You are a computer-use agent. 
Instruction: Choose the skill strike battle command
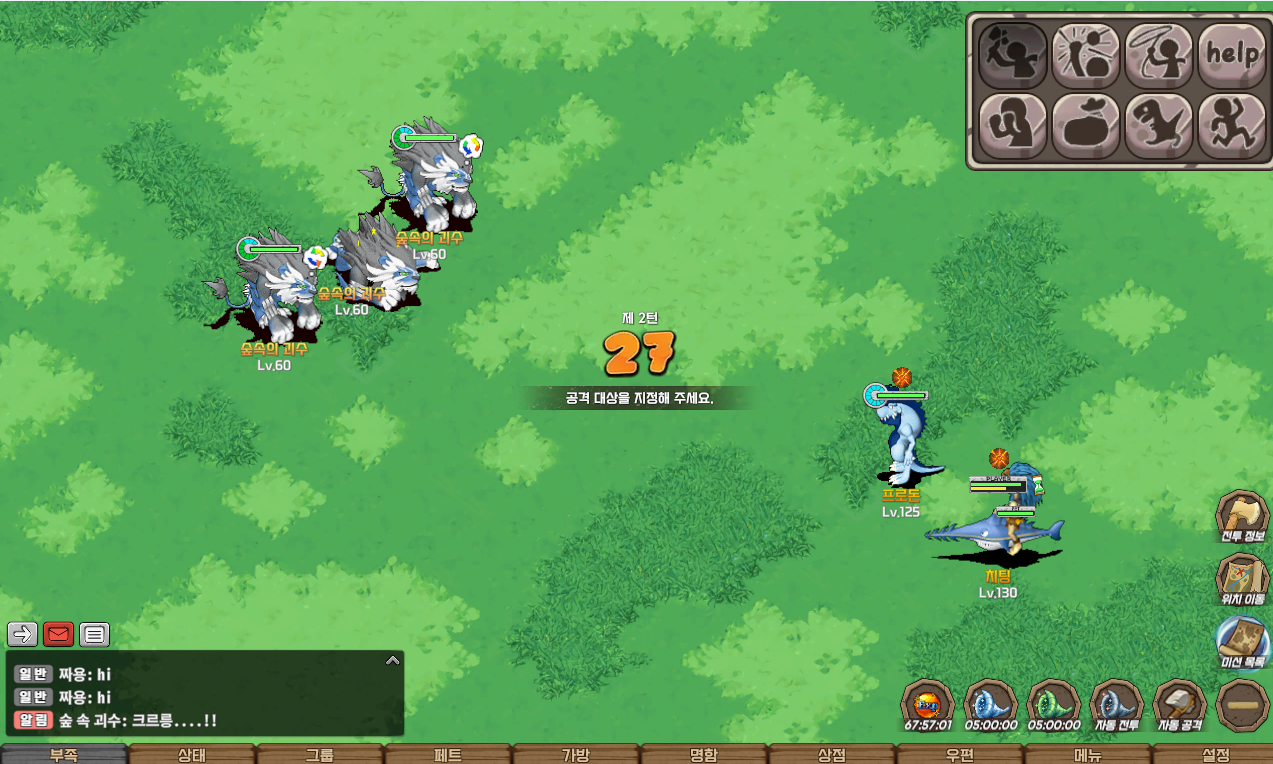point(1085,56)
